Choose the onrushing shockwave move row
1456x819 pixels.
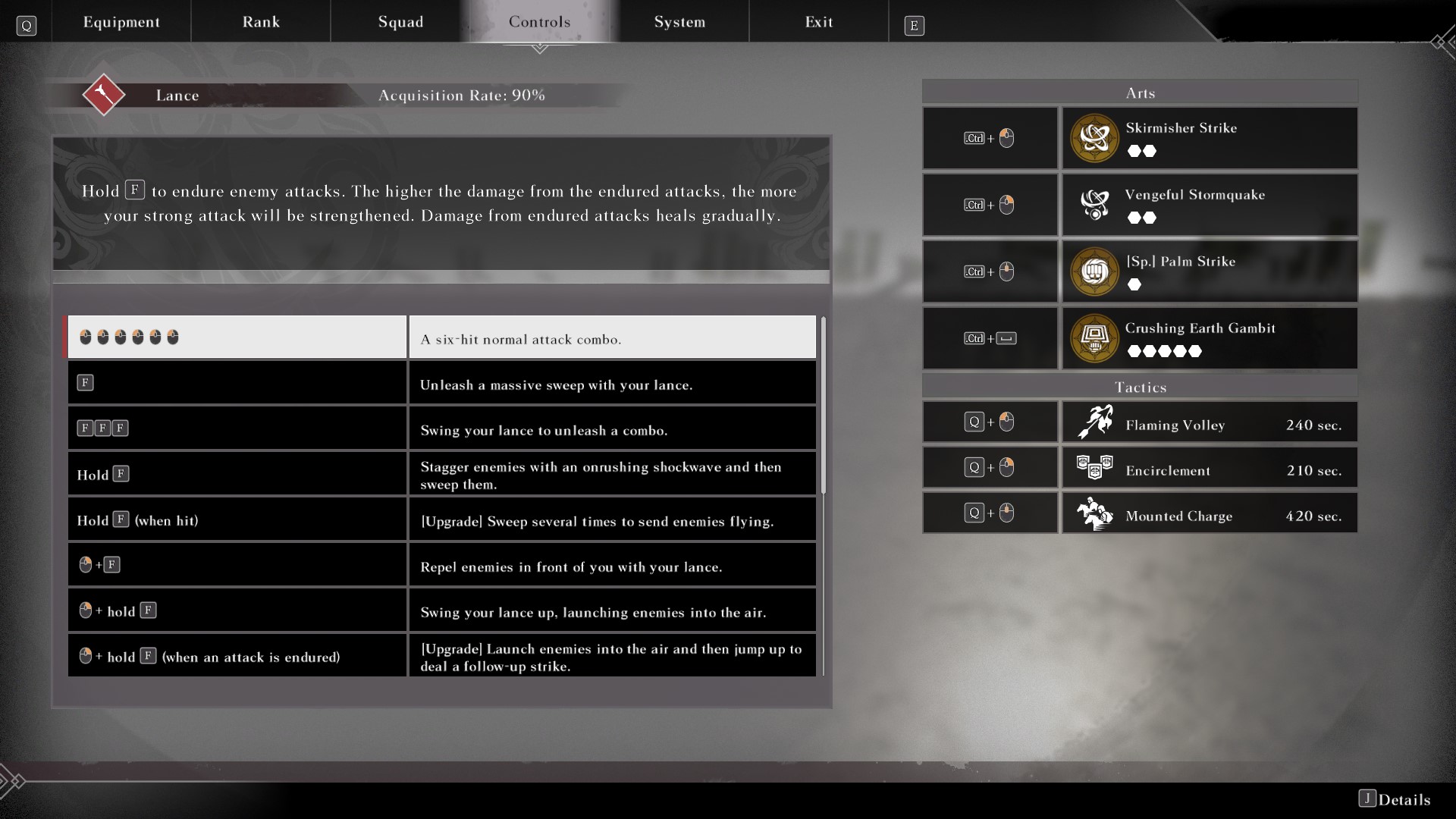[441, 474]
